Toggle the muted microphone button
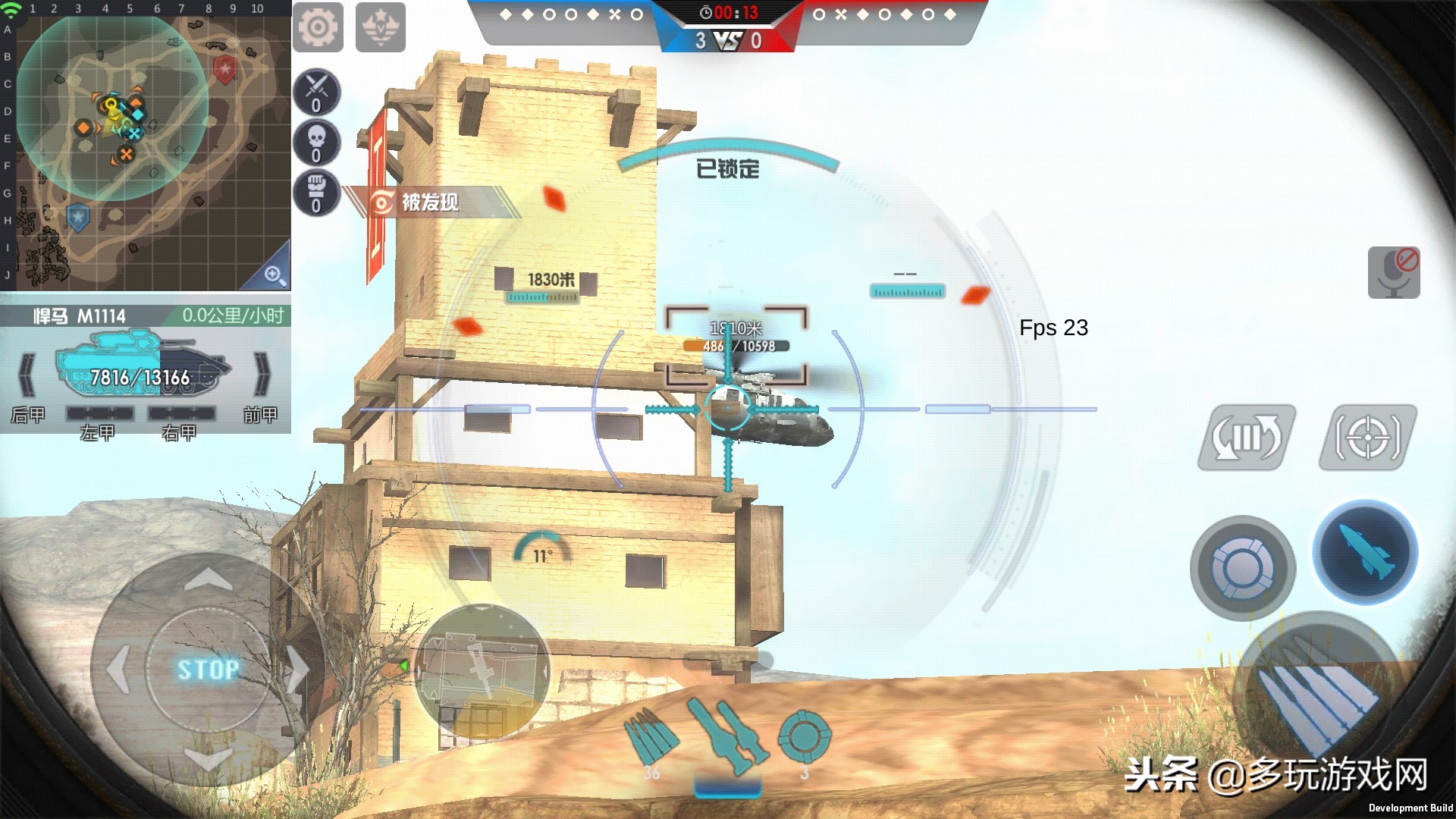 tap(1394, 272)
